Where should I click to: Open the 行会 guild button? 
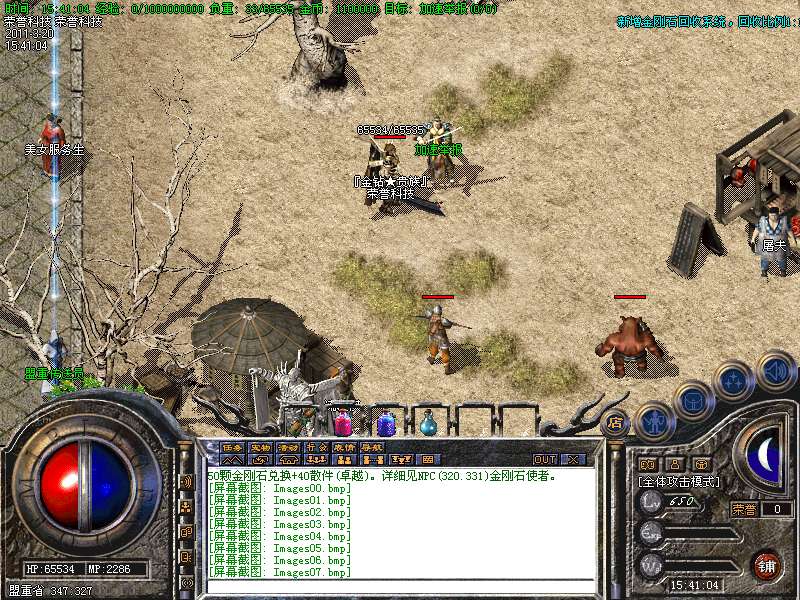pyautogui.click(x=316, y=446)
